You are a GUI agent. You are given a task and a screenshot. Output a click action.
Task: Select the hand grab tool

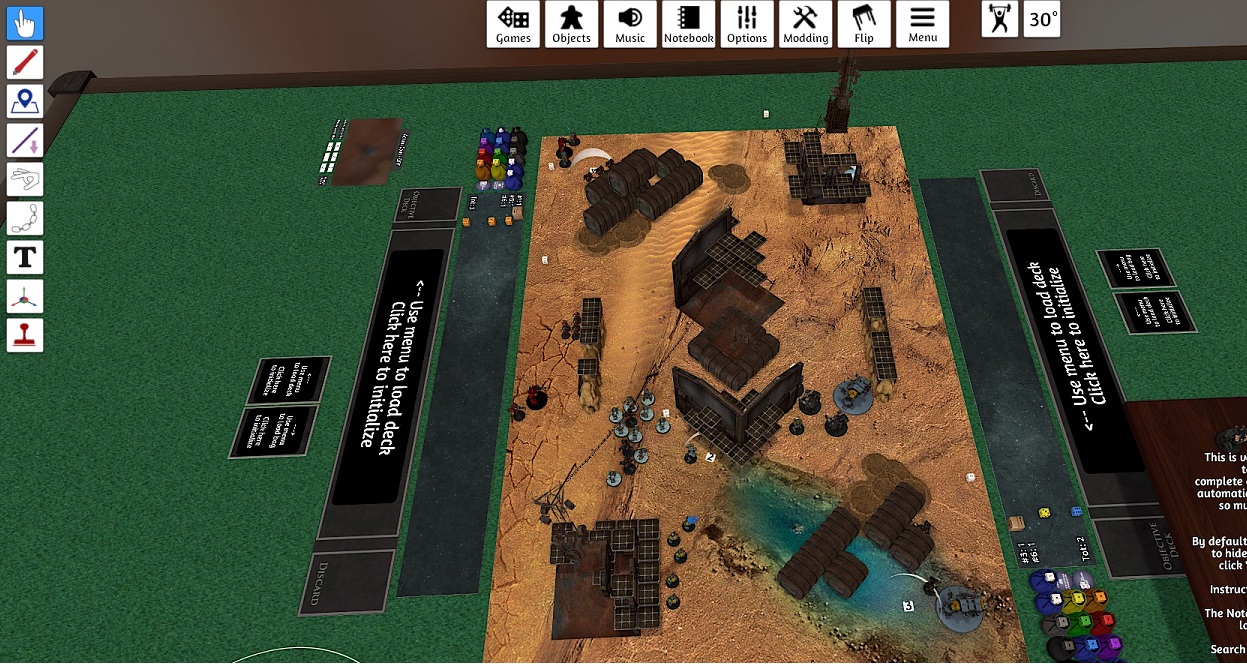[25, 23]
